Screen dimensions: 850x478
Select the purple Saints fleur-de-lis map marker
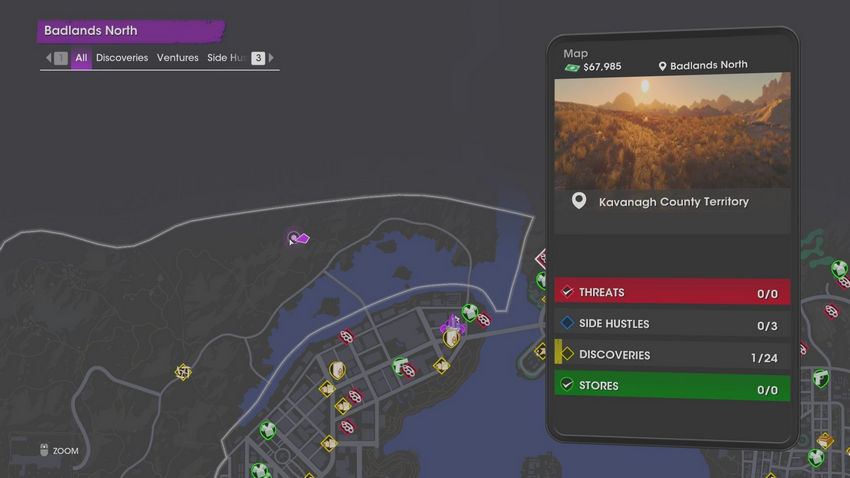pos(453,323)
